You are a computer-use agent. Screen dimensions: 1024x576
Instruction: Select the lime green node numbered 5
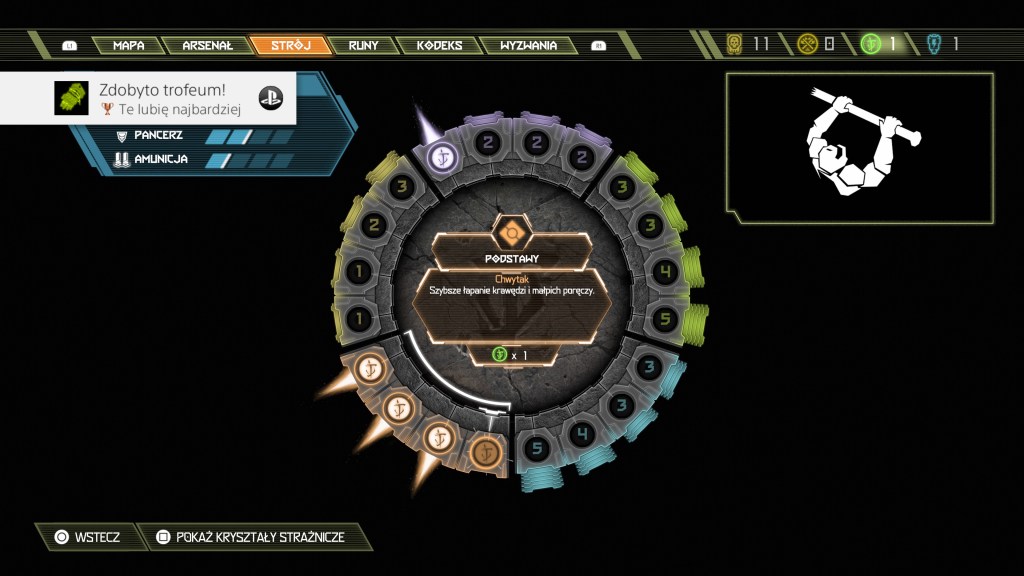coord(665,319)
